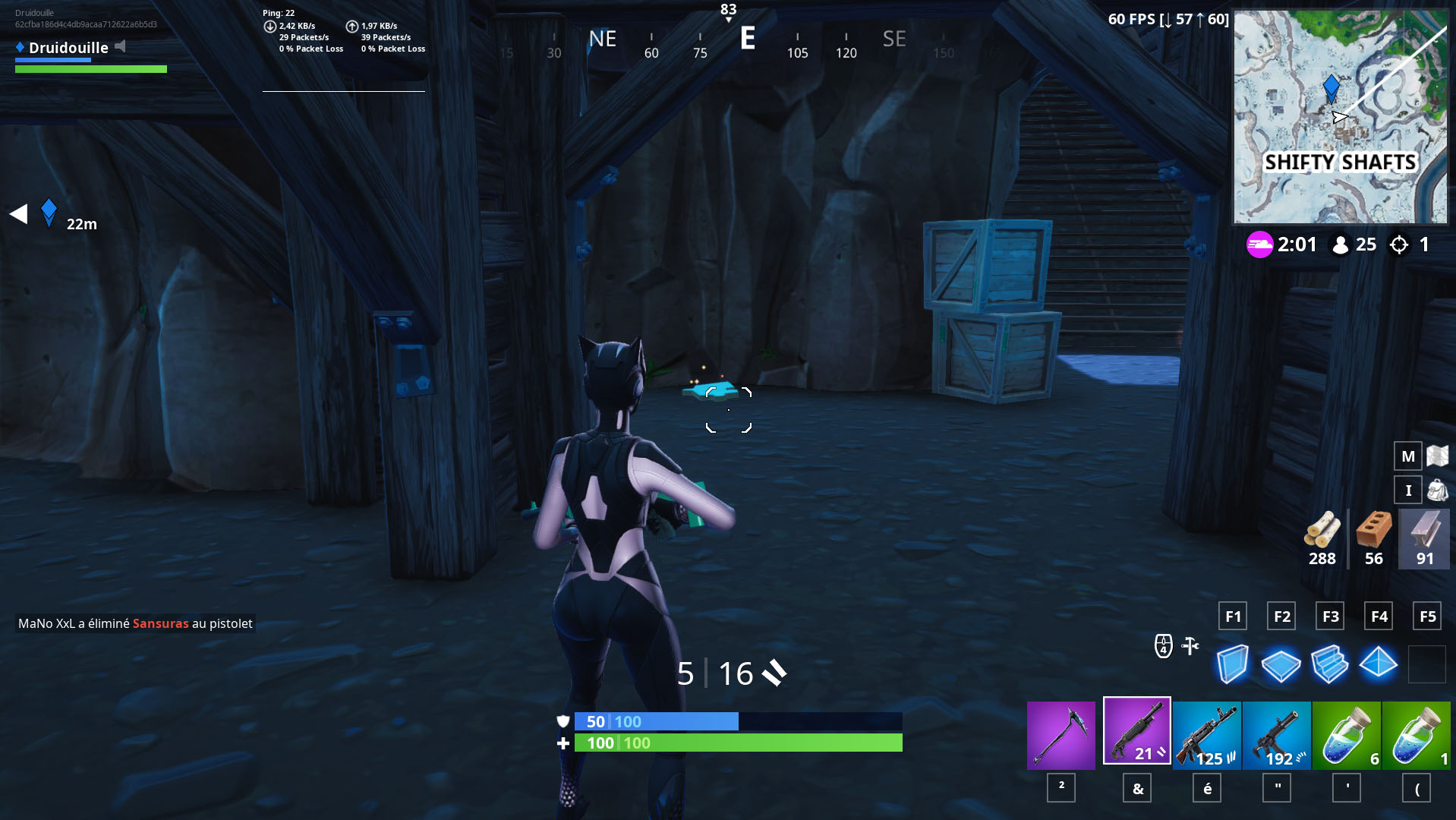The image size is (1456, 820).
Task: Equip the assault rifle showing 125 ammo
Action: [1207, 735]
